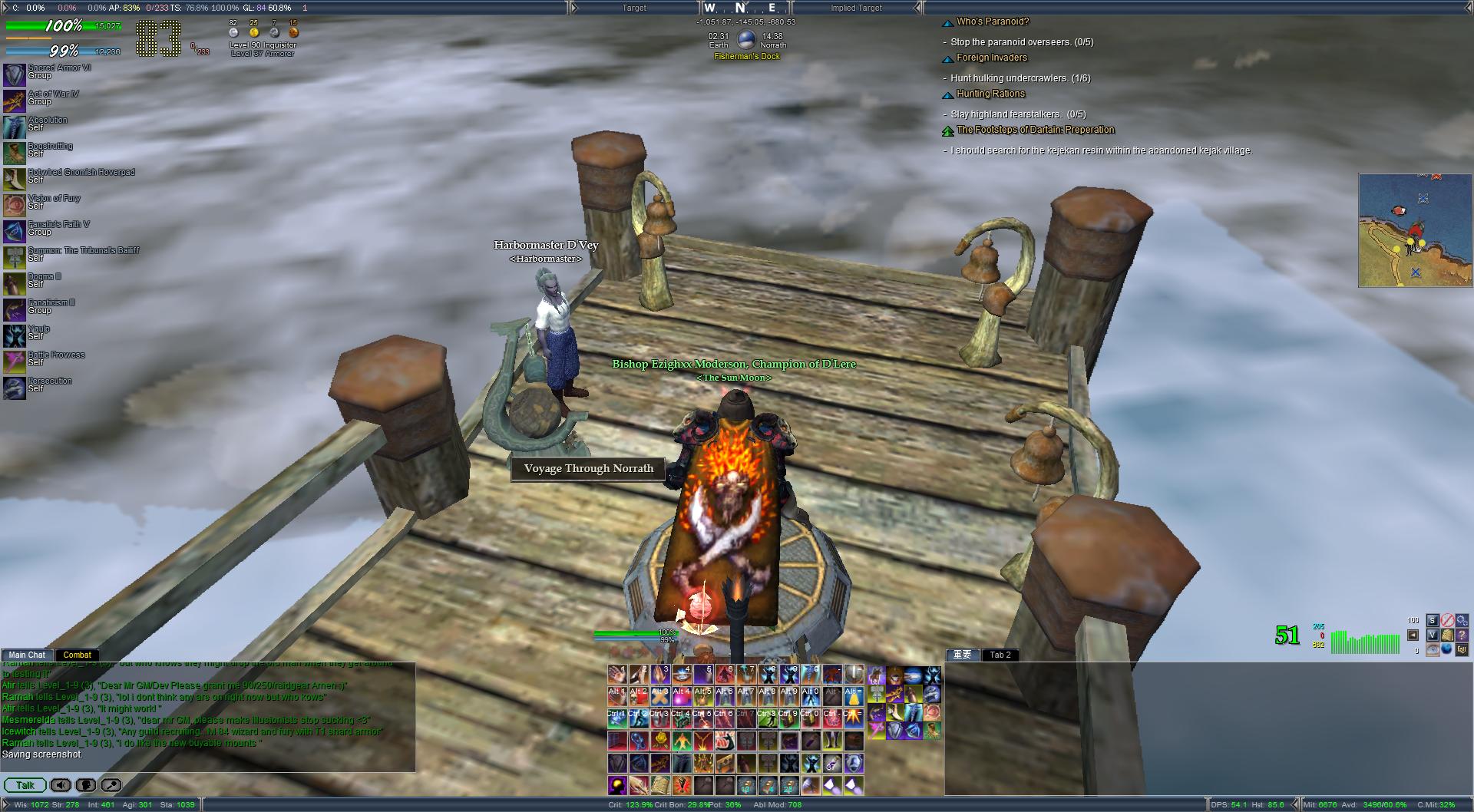Screen dimensions: 1474x812
Task: Click the purple question mark help icon
Action: coord(1462,635)
